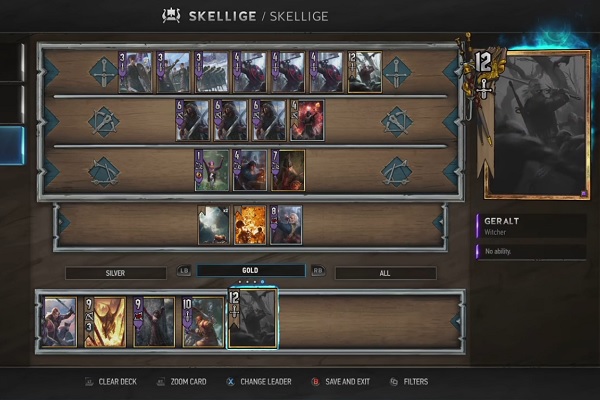Click the Clear Deck option

(x=110, y=381)
